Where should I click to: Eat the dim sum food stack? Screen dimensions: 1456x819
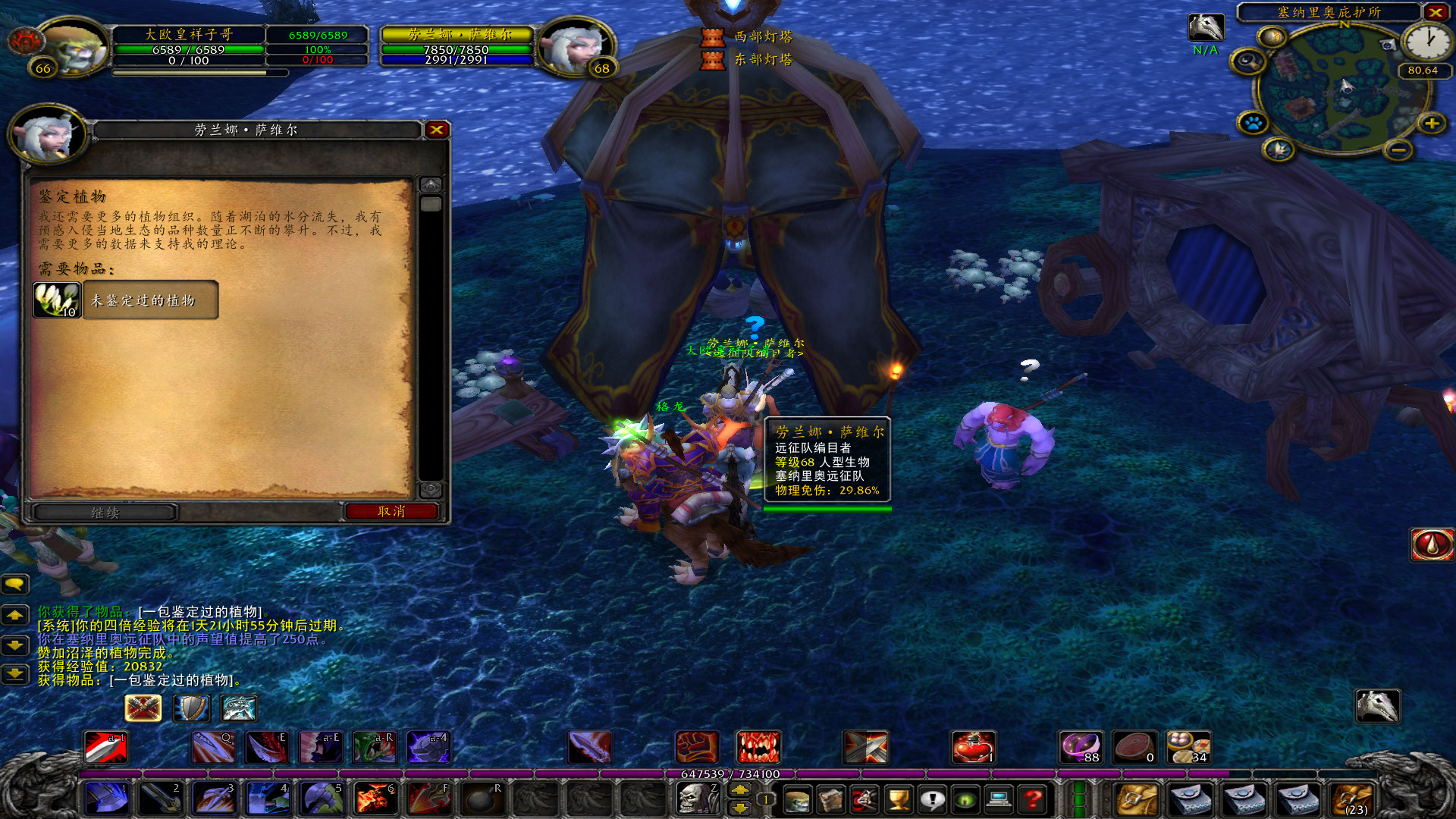(x=1188, y=747)
